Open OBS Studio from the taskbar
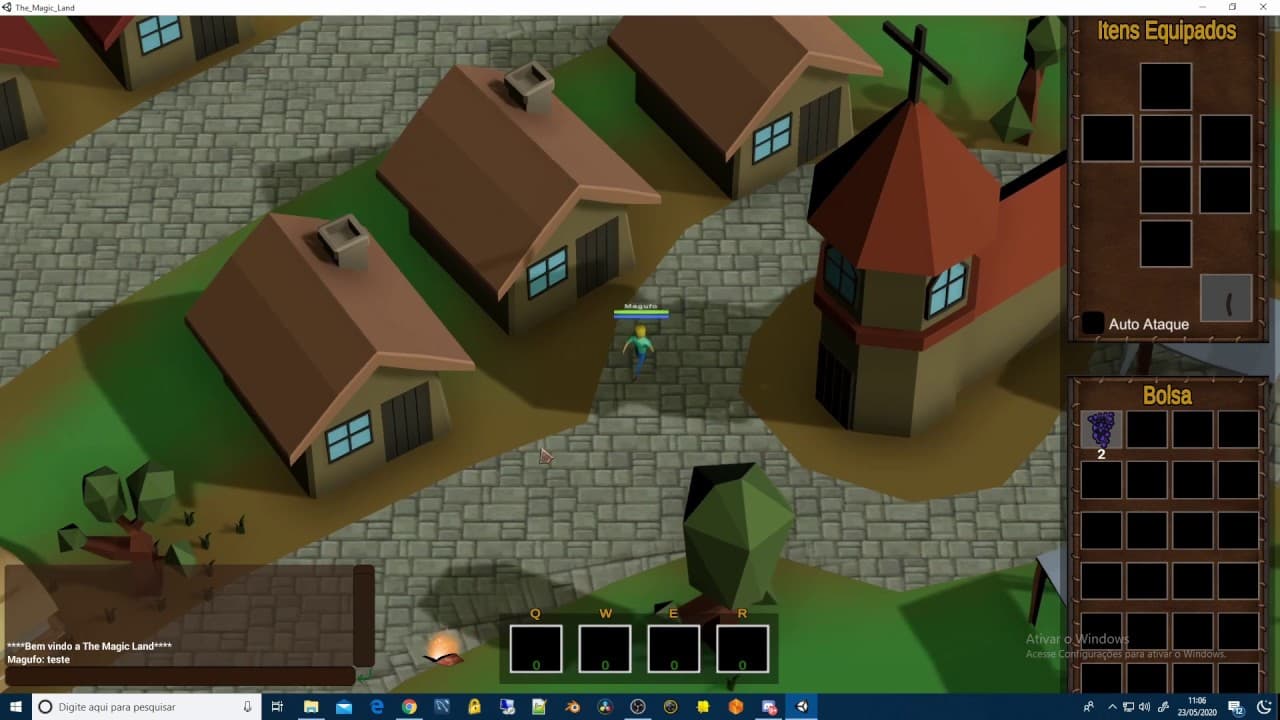 click(638, 706)
